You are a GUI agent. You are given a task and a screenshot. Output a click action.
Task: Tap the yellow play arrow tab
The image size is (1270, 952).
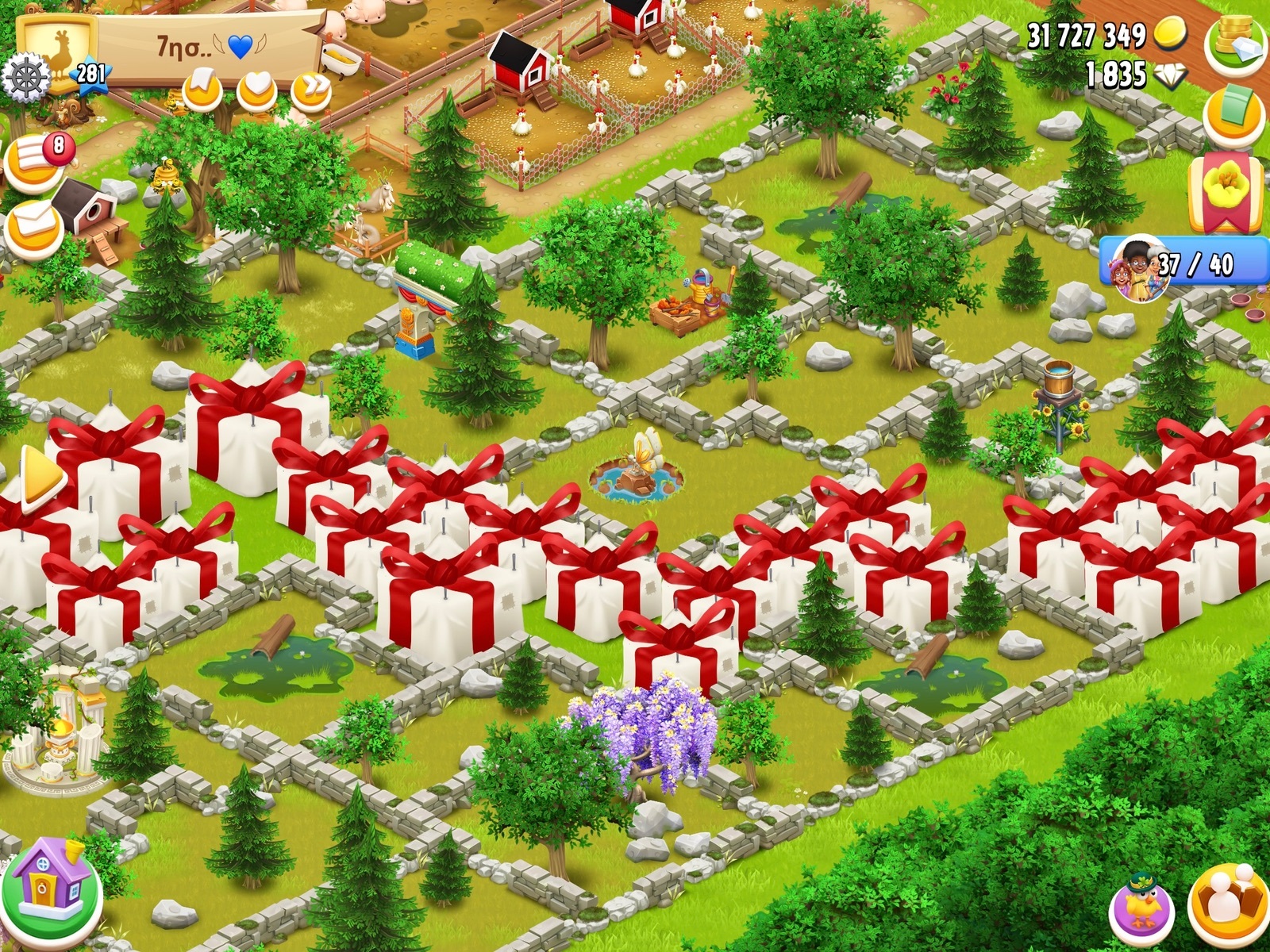(40, 478)
